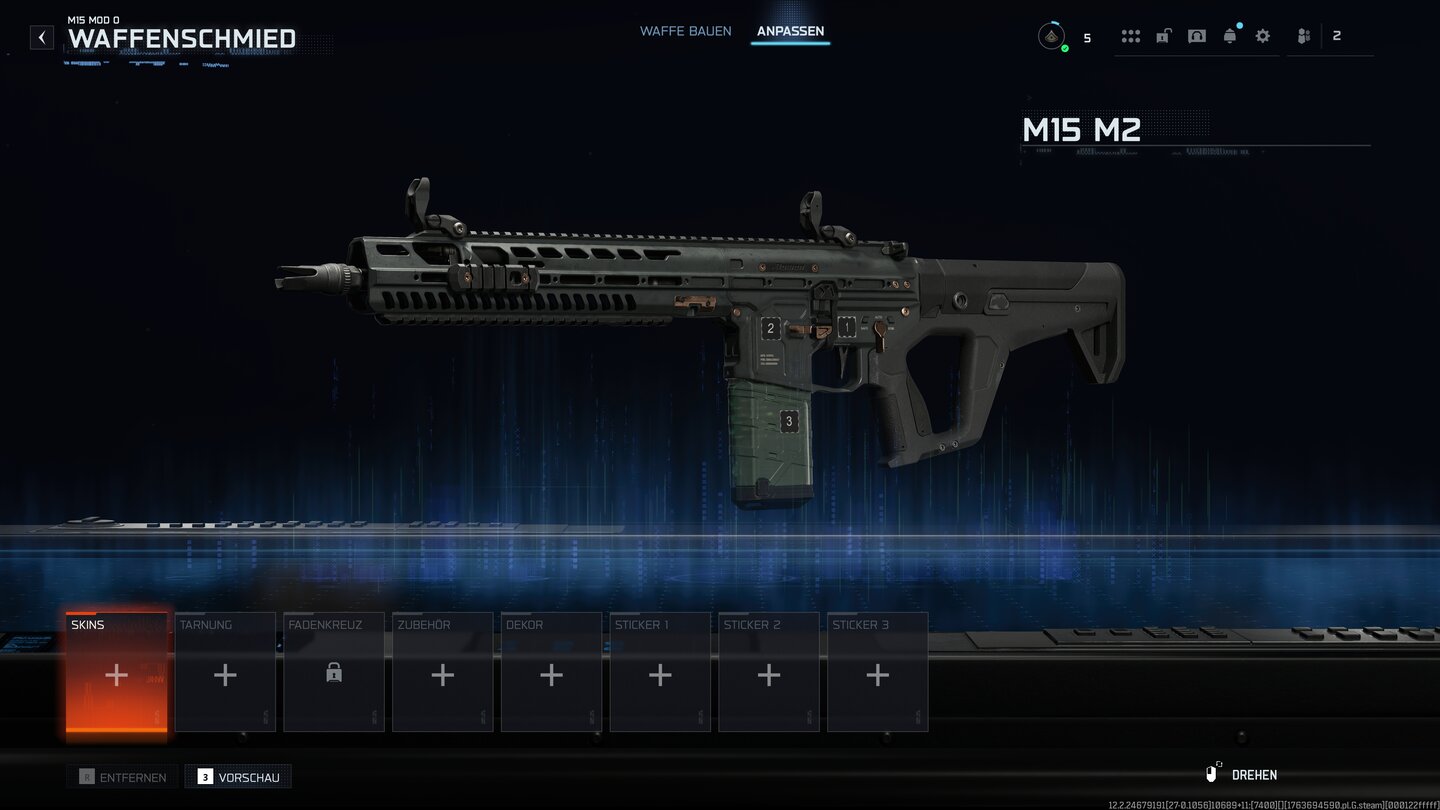Go back using the top-left arrow

(41, 38)
